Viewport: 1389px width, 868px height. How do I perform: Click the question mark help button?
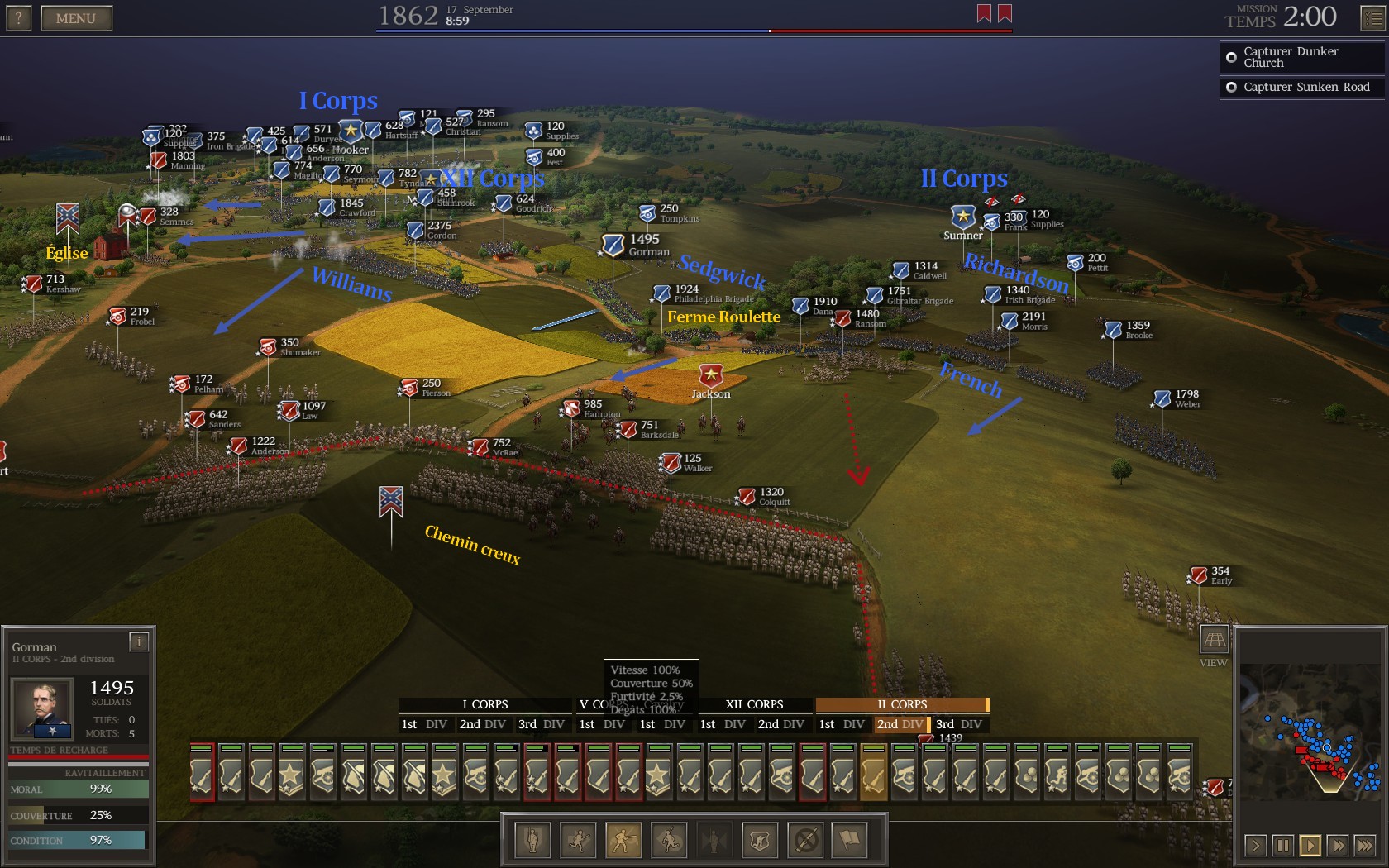pyautogui.click(x=18, y=18)
